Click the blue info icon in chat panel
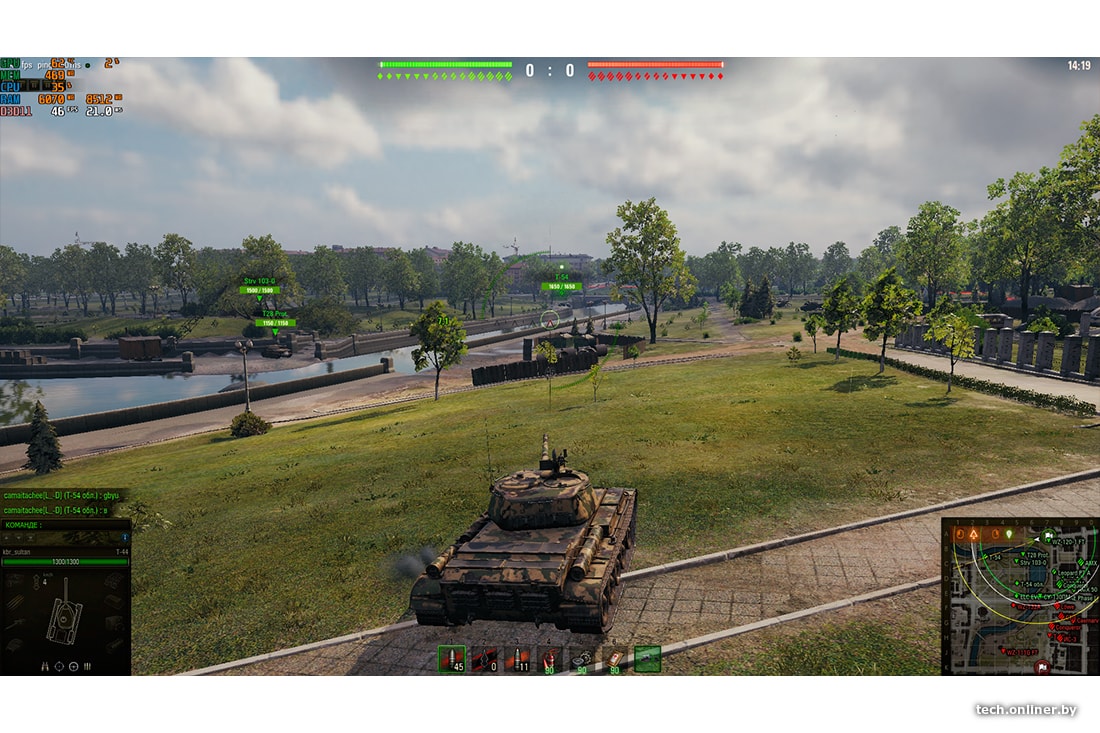 [x=124, y=538]
